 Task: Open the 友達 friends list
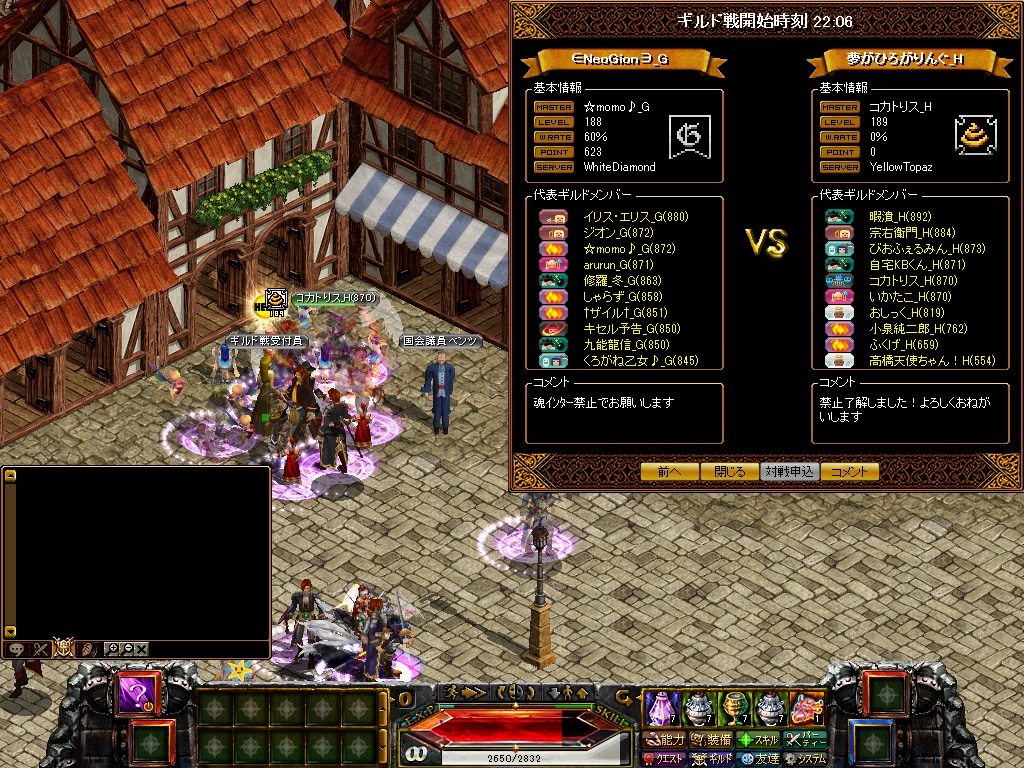click(x=758, y=759)
